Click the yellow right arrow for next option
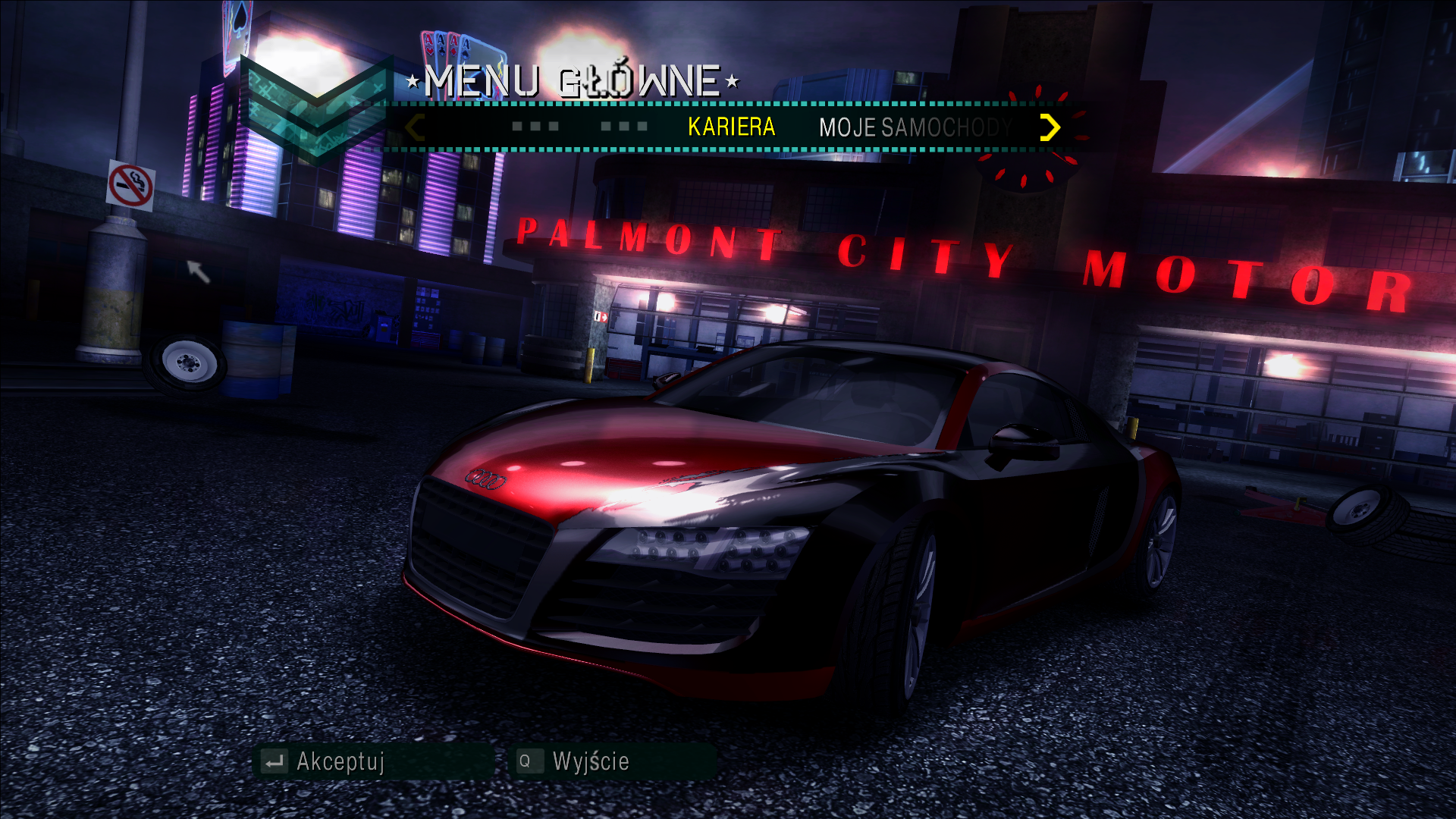 coord(1050,127)
